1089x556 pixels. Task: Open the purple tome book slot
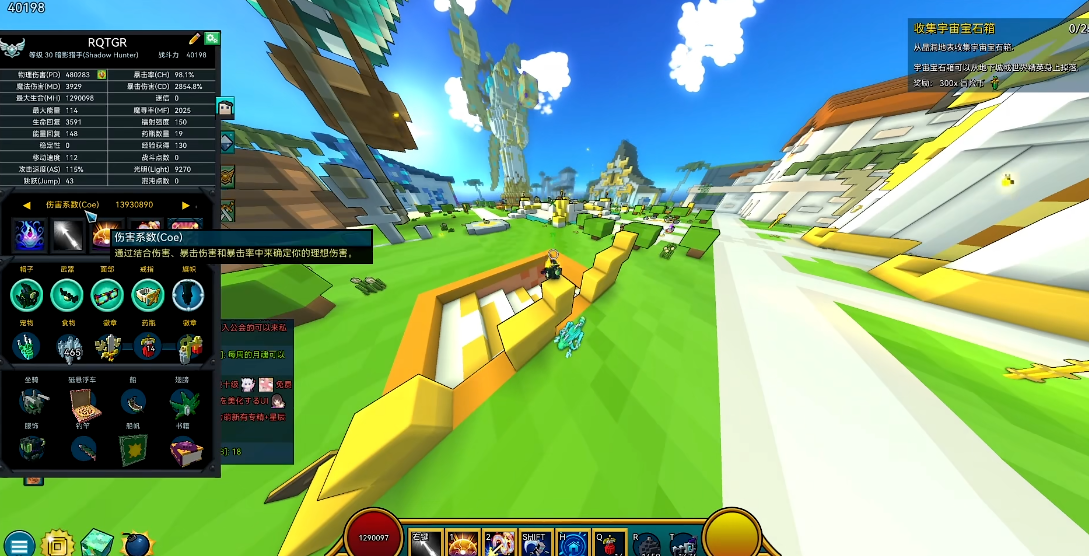point(185,451)
